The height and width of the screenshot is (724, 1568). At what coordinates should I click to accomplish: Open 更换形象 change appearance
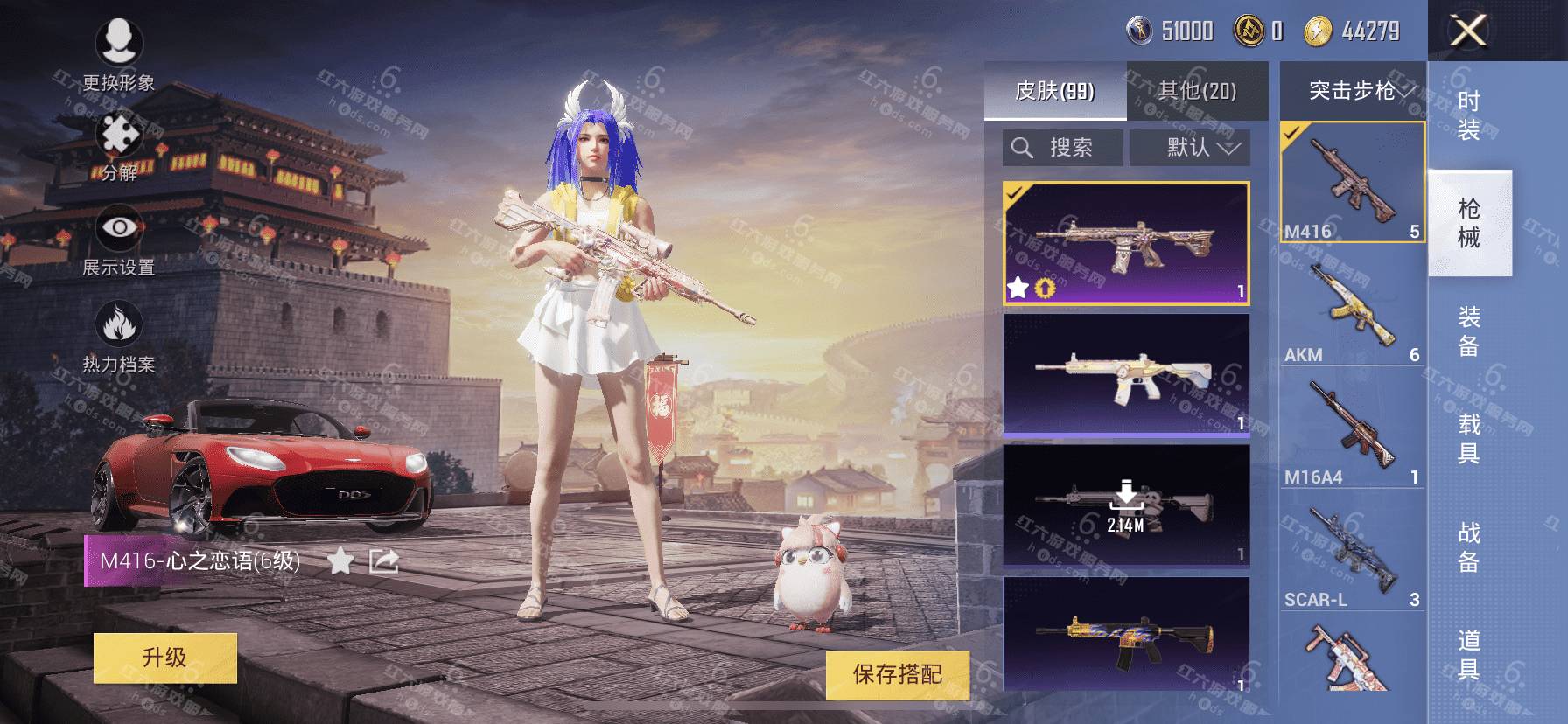pos(119,52)
